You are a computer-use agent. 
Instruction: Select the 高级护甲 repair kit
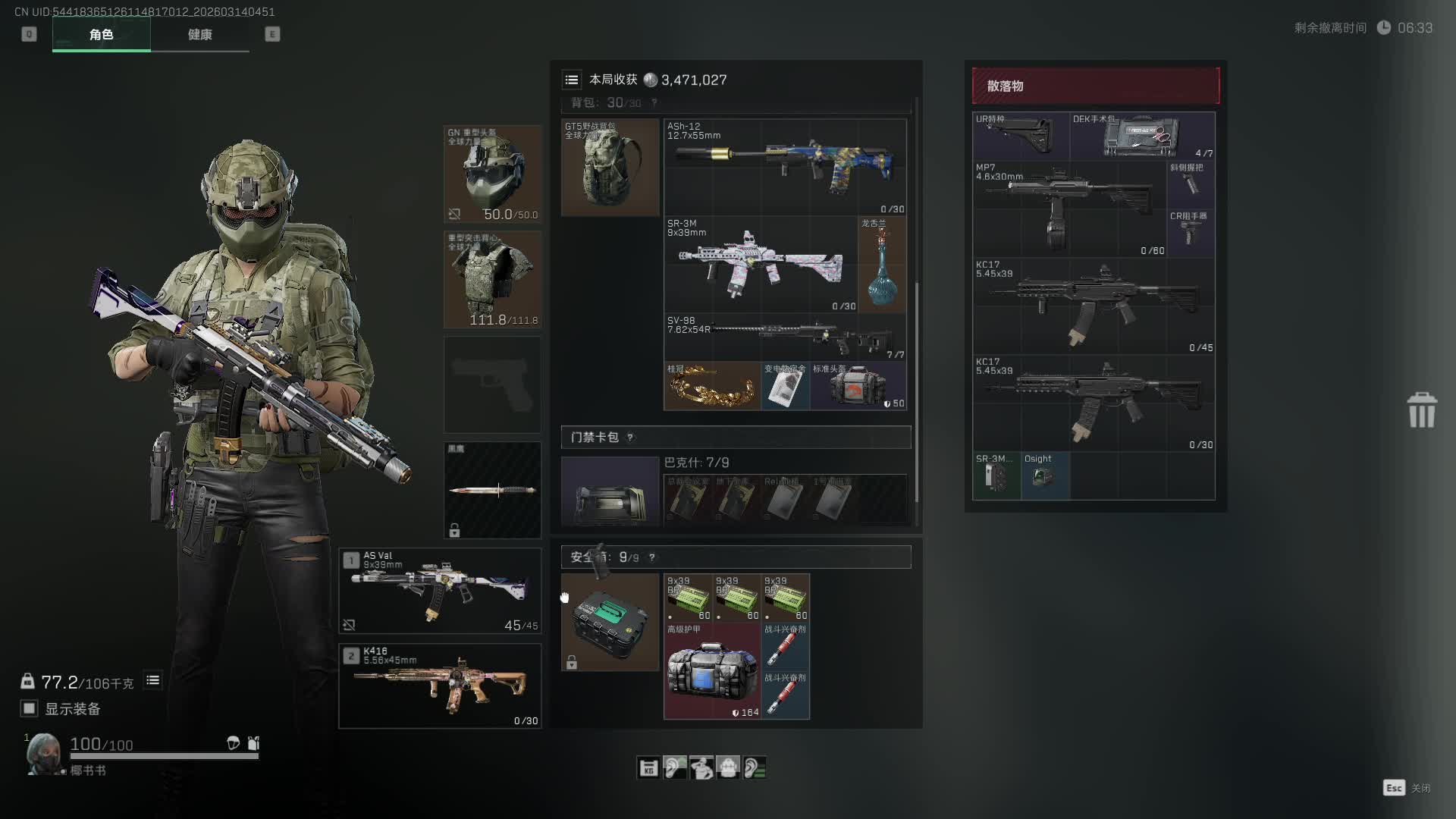pyautogui.click(x=712, y=670)
